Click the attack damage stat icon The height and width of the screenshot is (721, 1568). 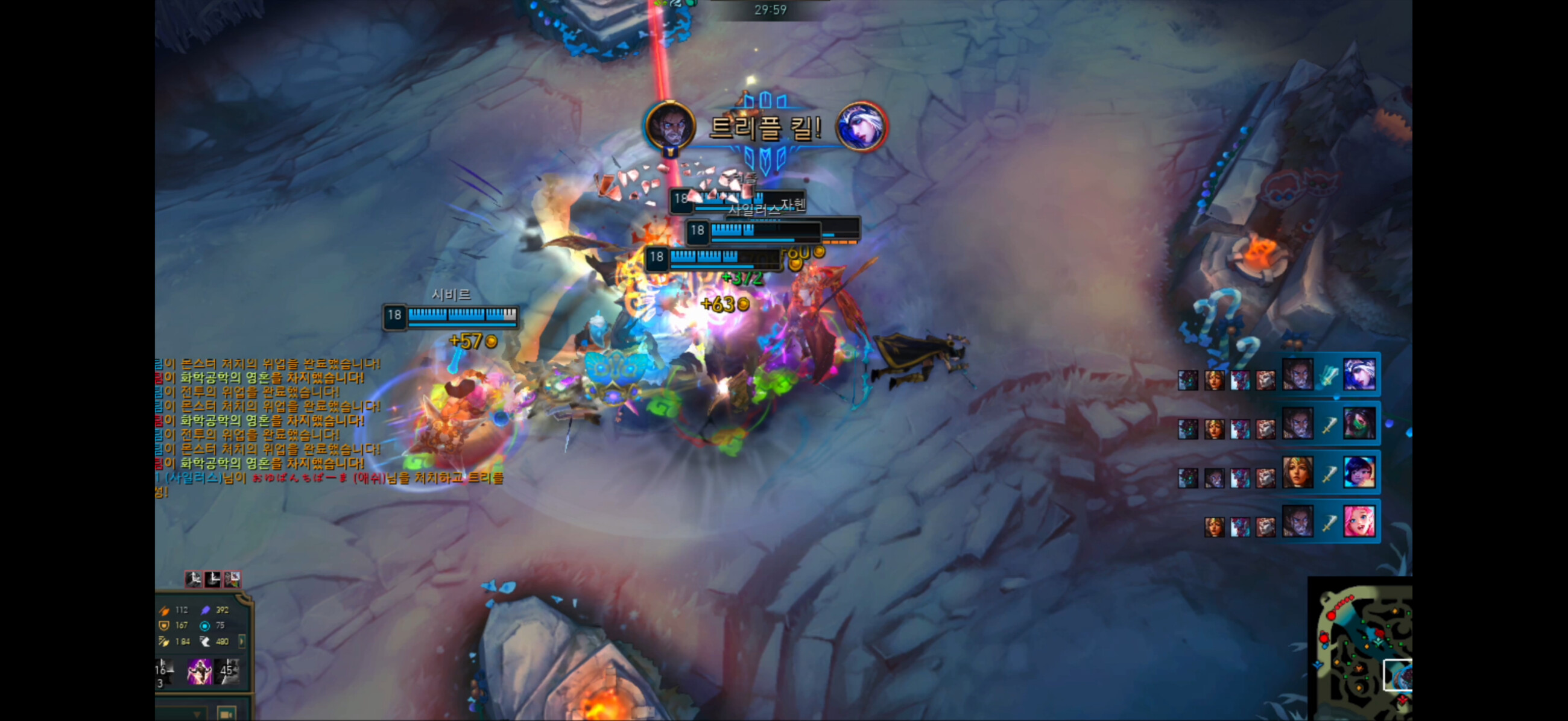point(164,609)
